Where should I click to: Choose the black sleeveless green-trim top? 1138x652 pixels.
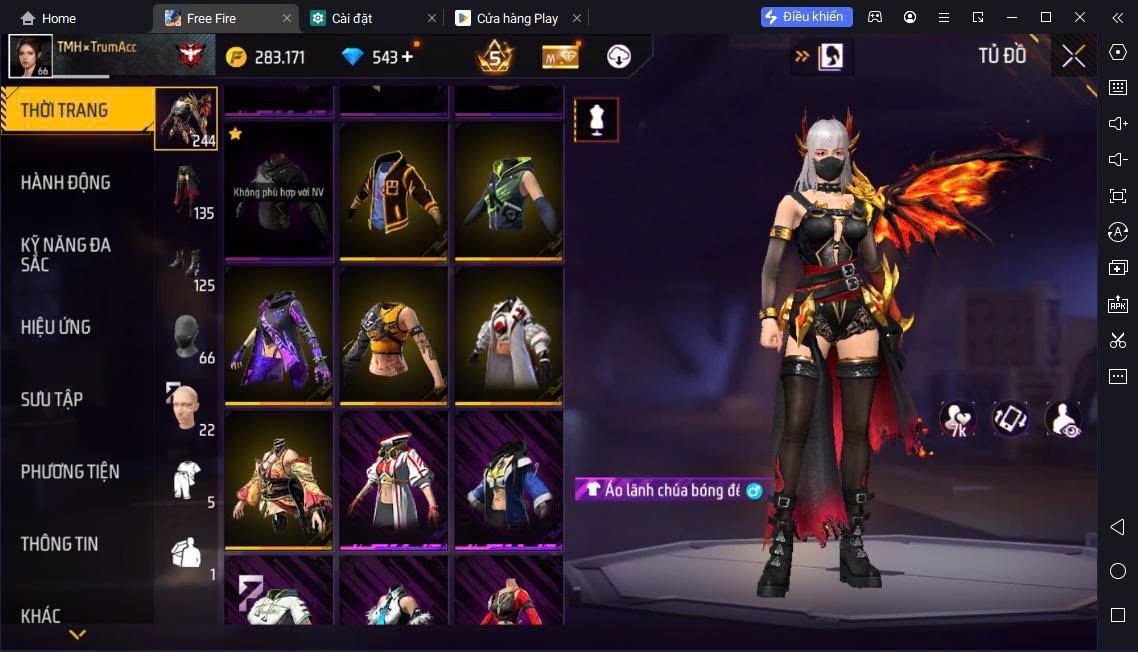pyautogui.click(x=508, y=192)
